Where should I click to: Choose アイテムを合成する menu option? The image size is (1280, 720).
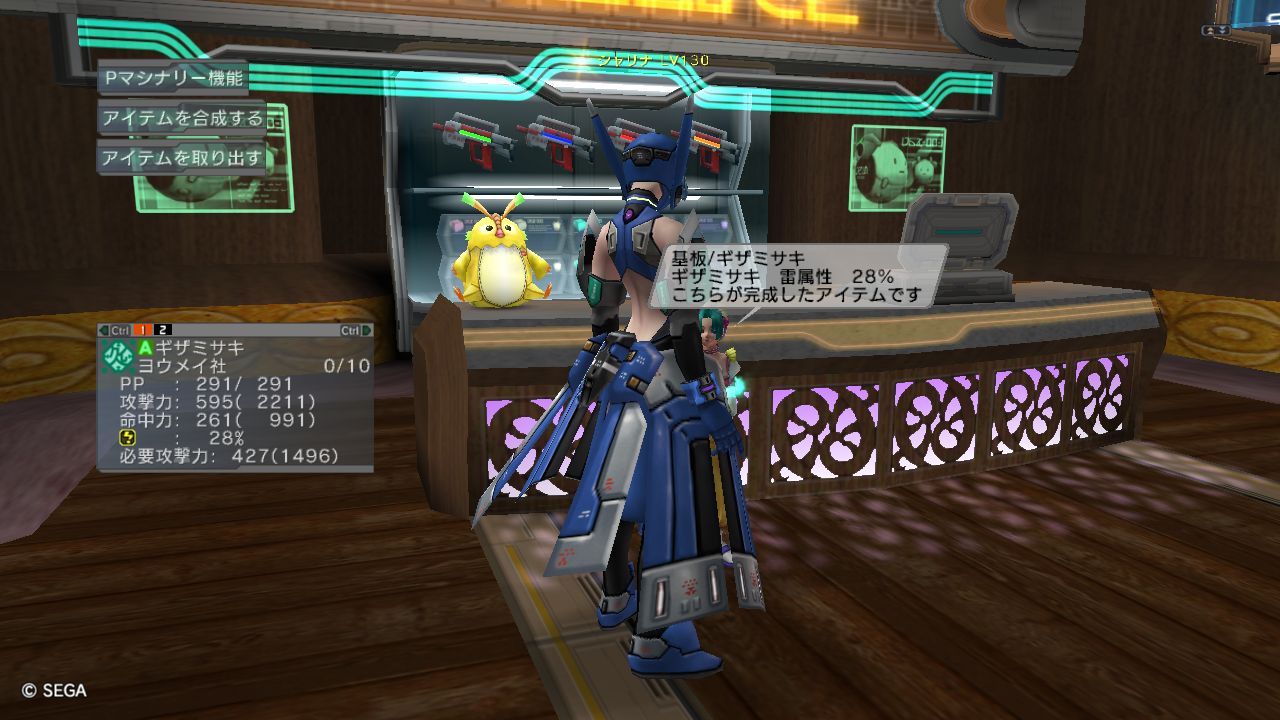pos(182,118)
